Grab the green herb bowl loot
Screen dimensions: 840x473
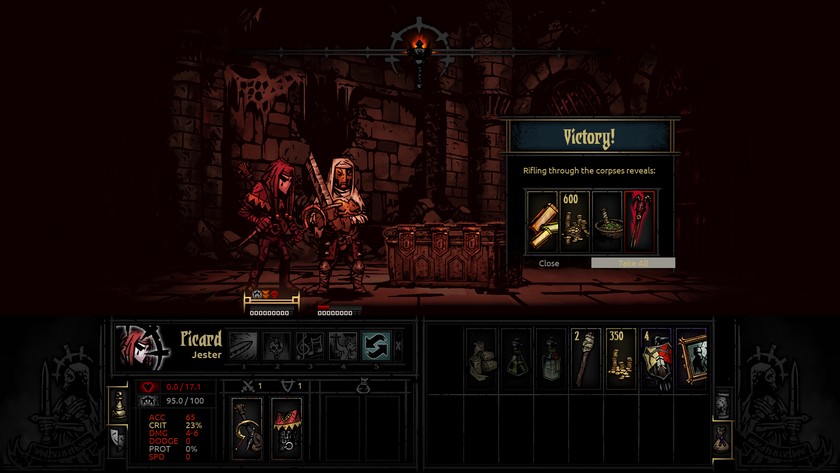(x=607, y=218)
